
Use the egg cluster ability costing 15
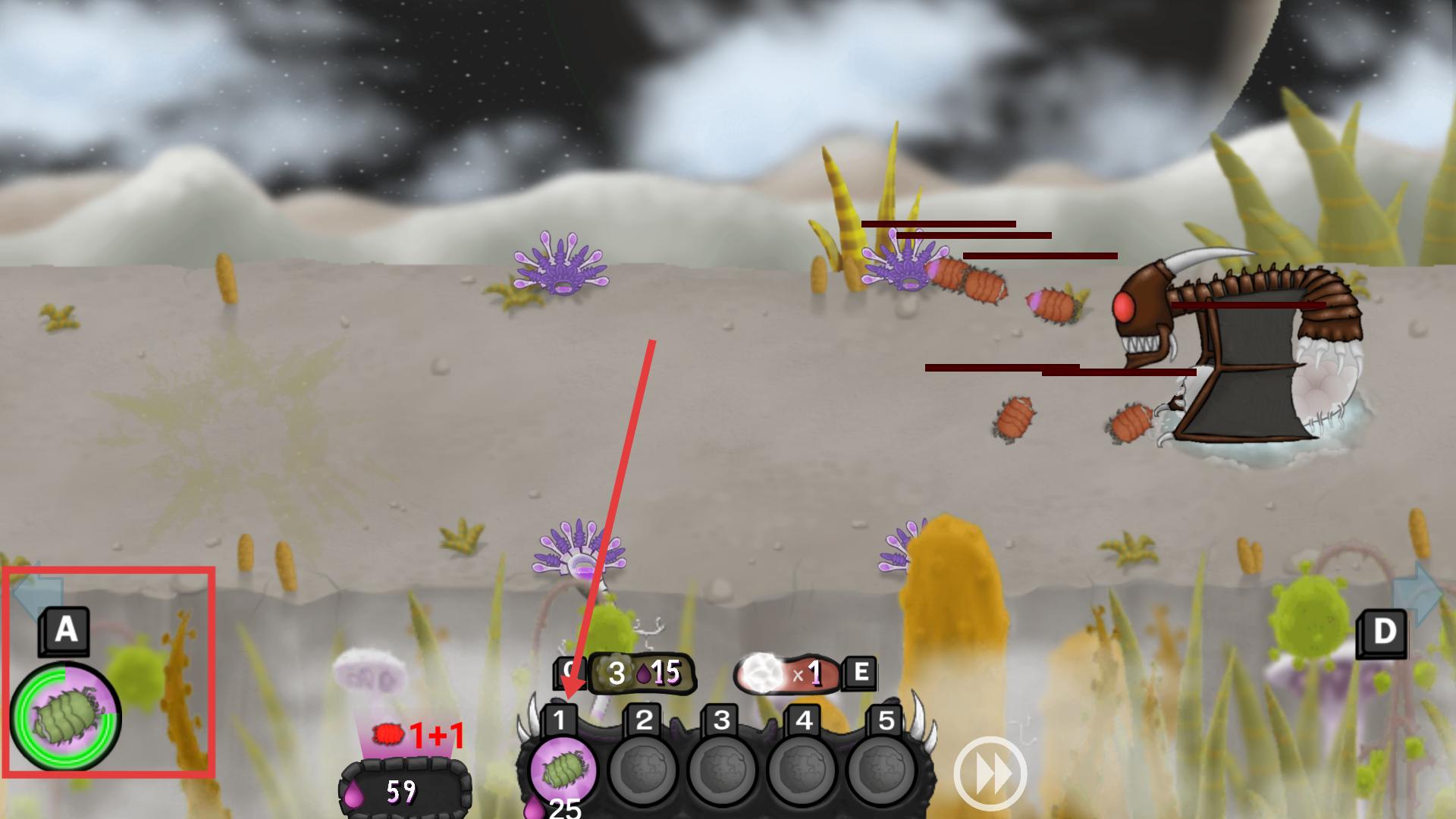coord(642,673)
